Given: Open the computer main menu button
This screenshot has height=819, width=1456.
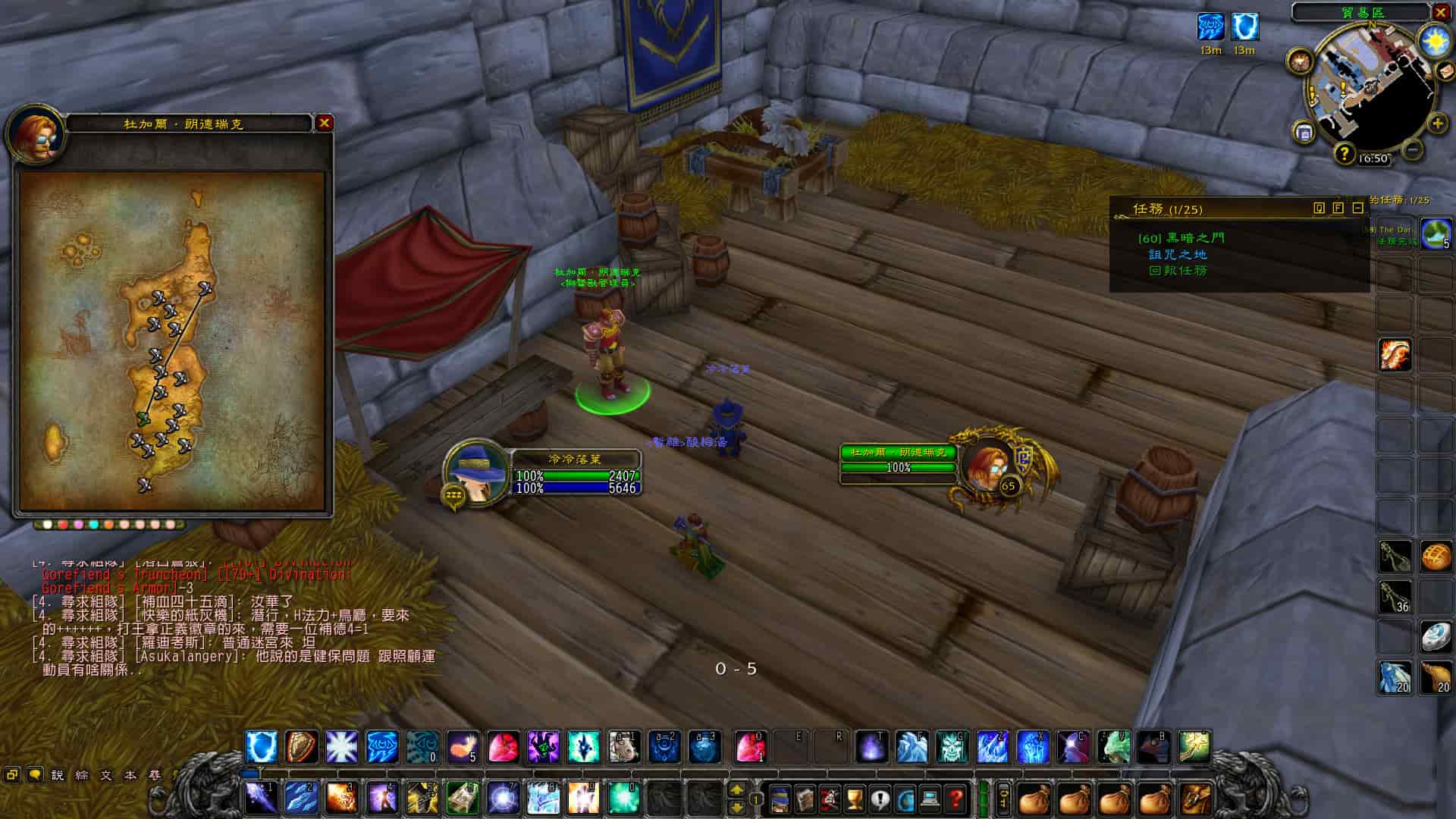Looking at the screenshot, I should click(x=930, y=798).
